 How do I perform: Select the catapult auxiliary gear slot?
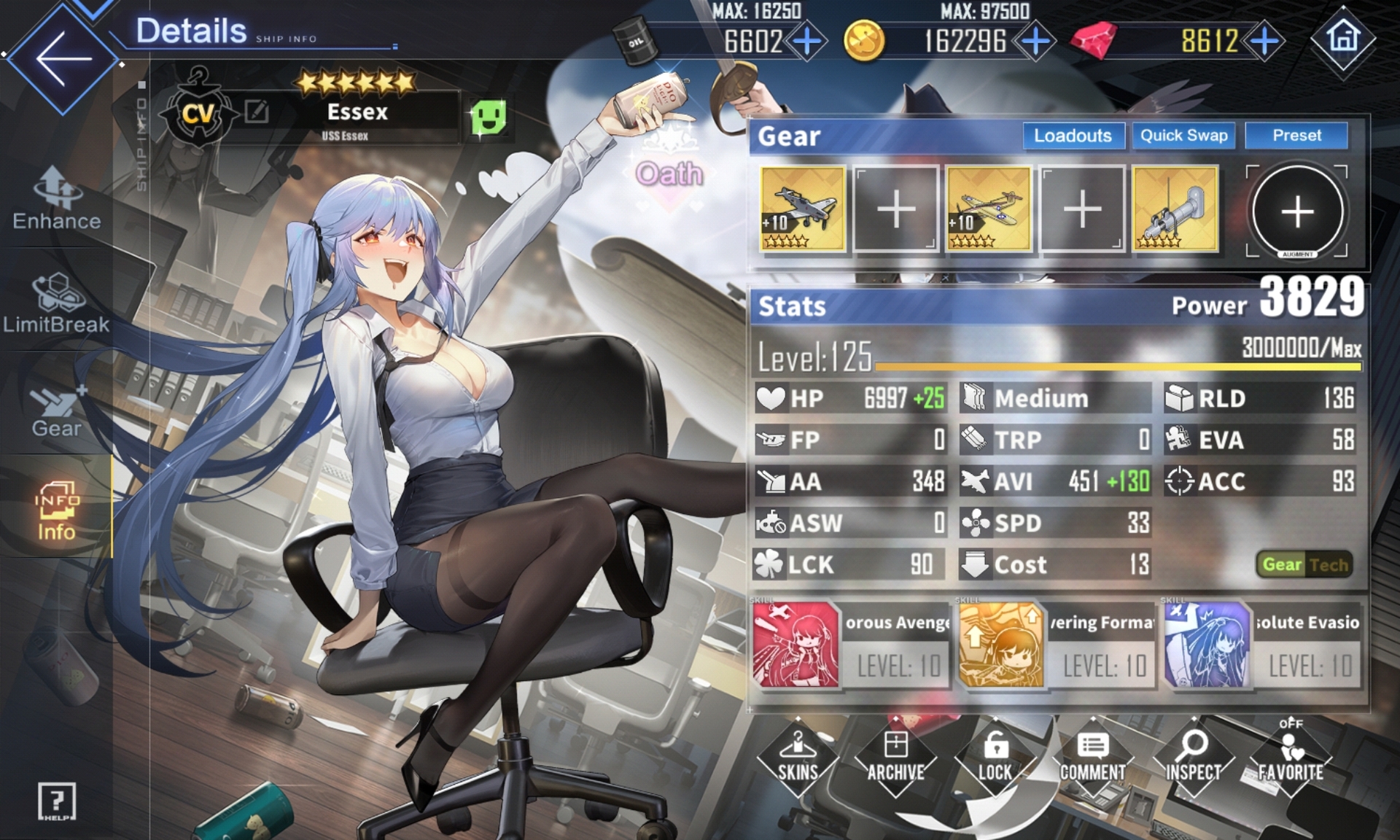(1175, 209)
